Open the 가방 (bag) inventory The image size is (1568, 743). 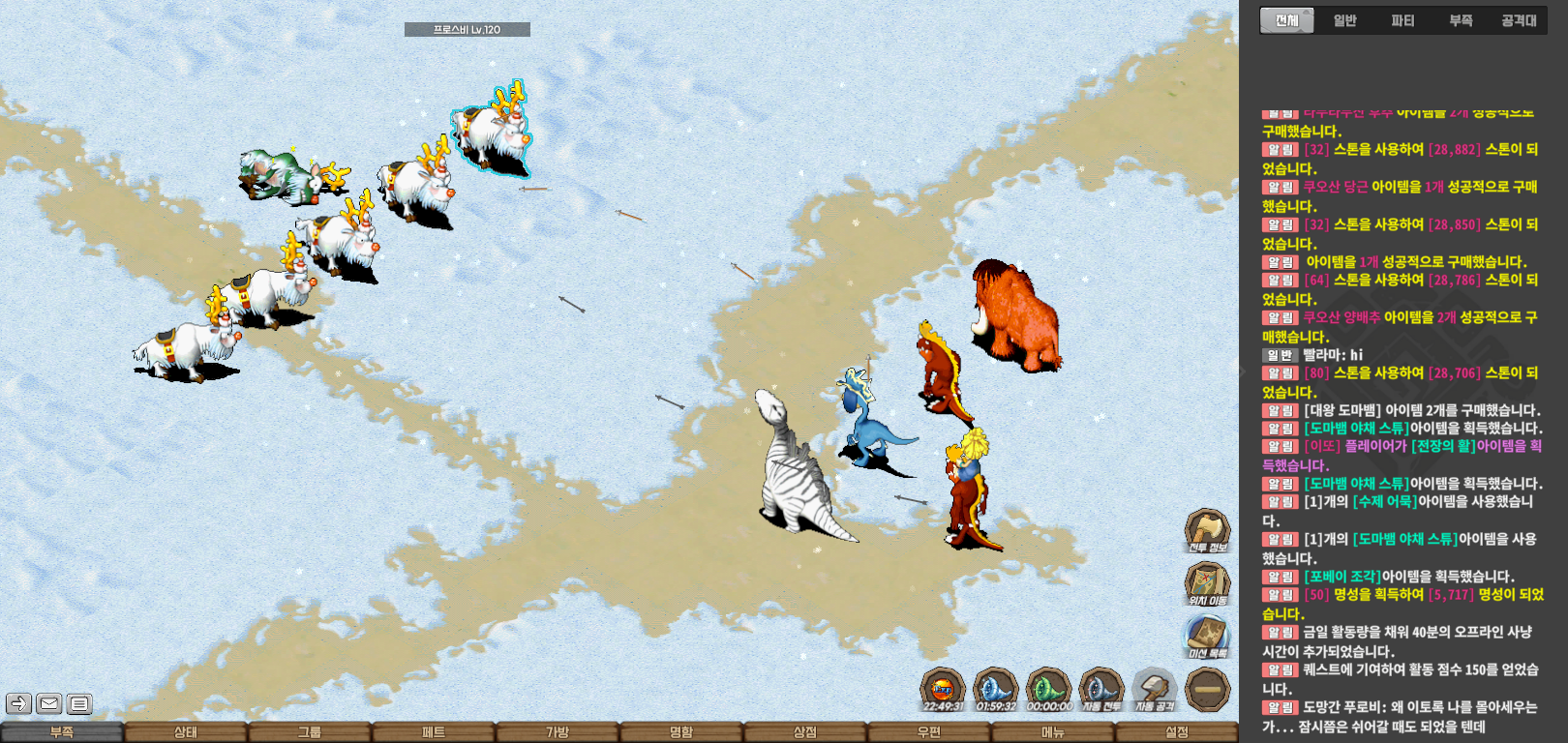[x=558, y=732]
